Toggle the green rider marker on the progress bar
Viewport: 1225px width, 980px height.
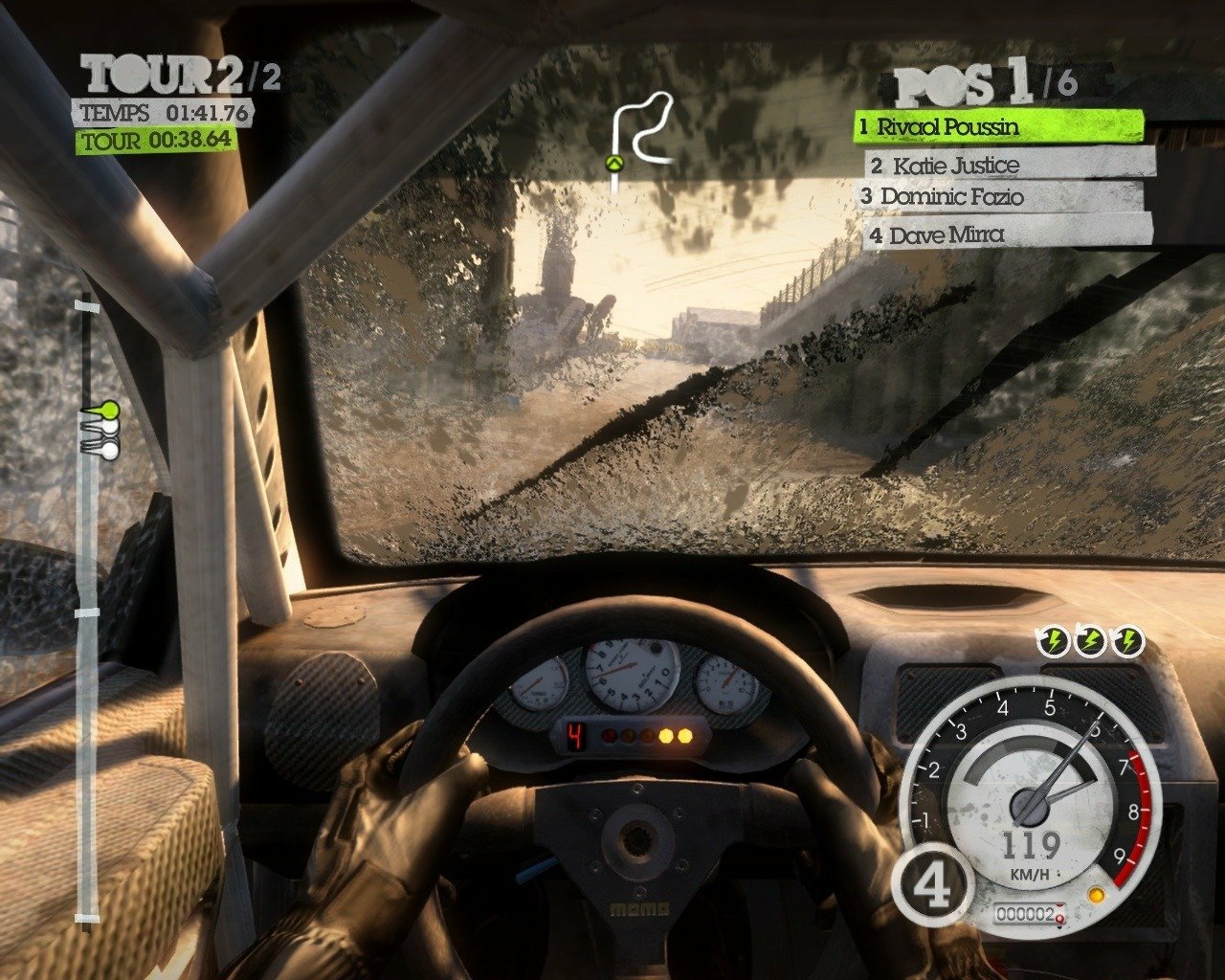[109, 409]
